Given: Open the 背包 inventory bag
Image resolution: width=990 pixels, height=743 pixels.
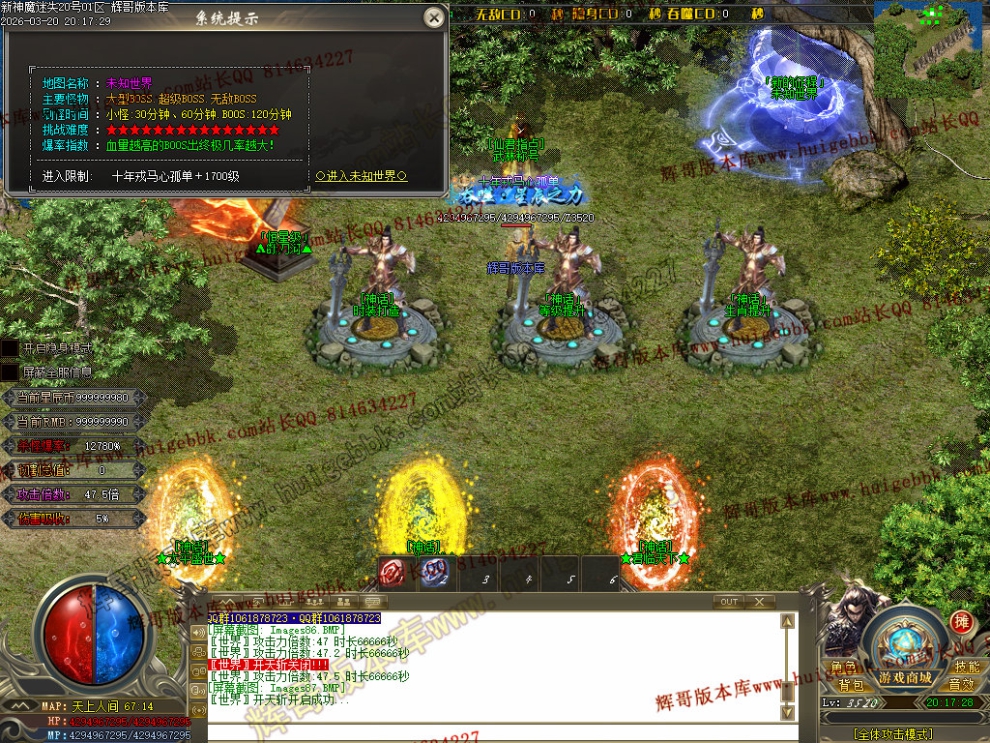Looking at the screenshot, I should (x=850, y=685).
